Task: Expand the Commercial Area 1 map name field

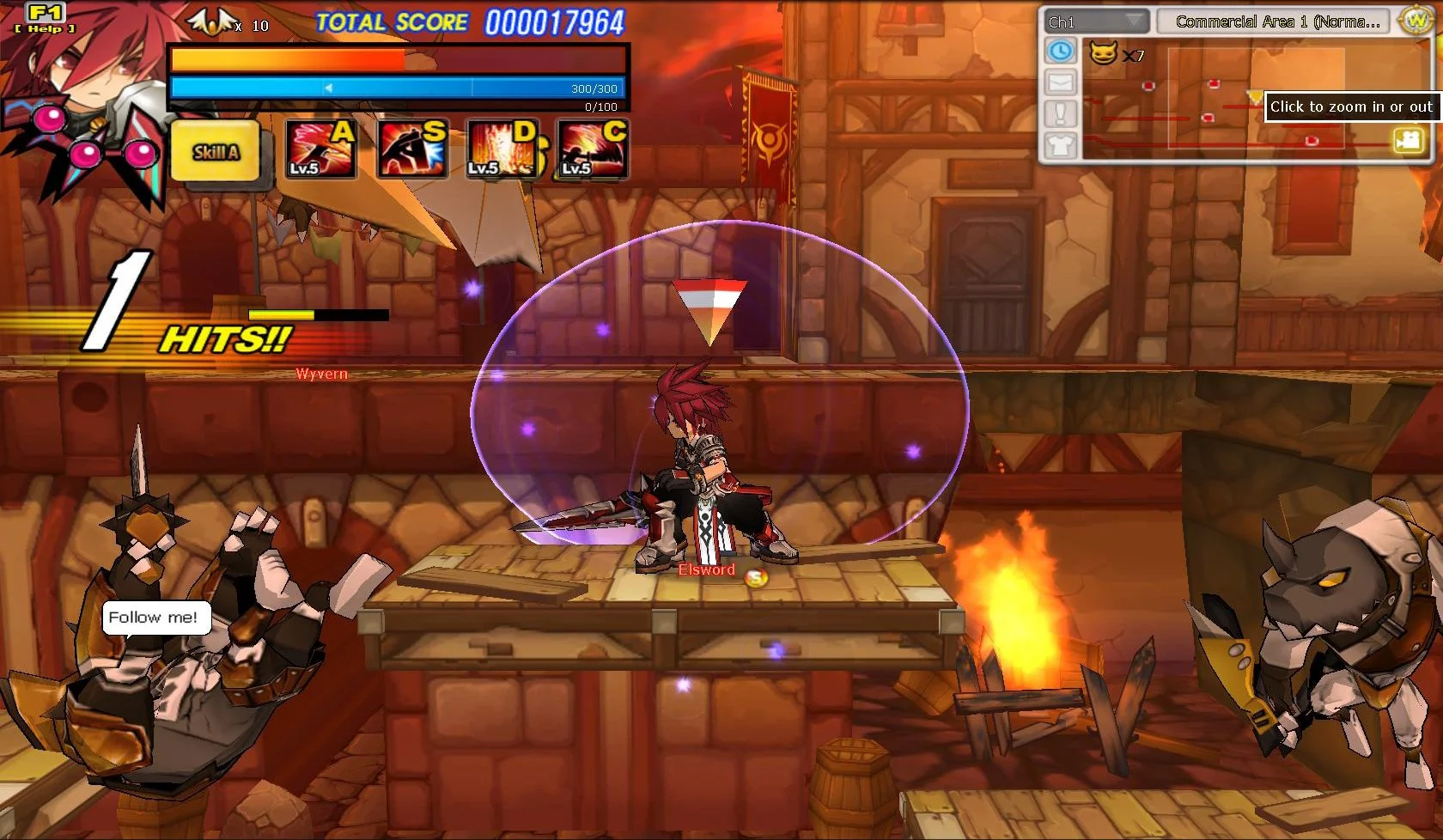Action: 1274,21
